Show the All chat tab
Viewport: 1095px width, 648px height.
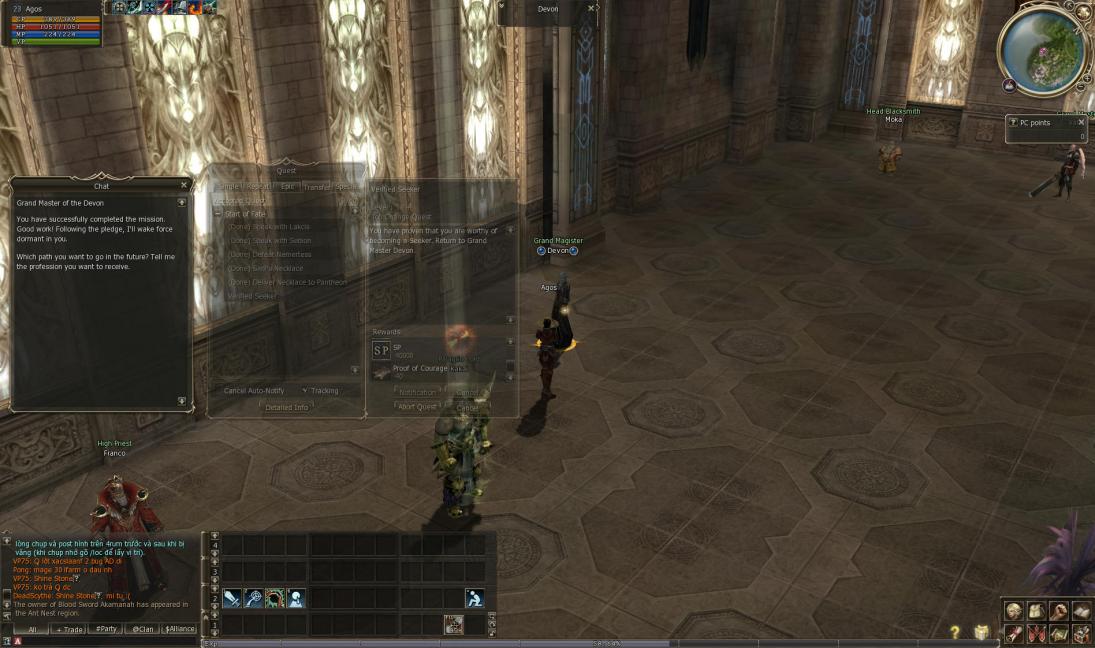[x=32, y=629]
